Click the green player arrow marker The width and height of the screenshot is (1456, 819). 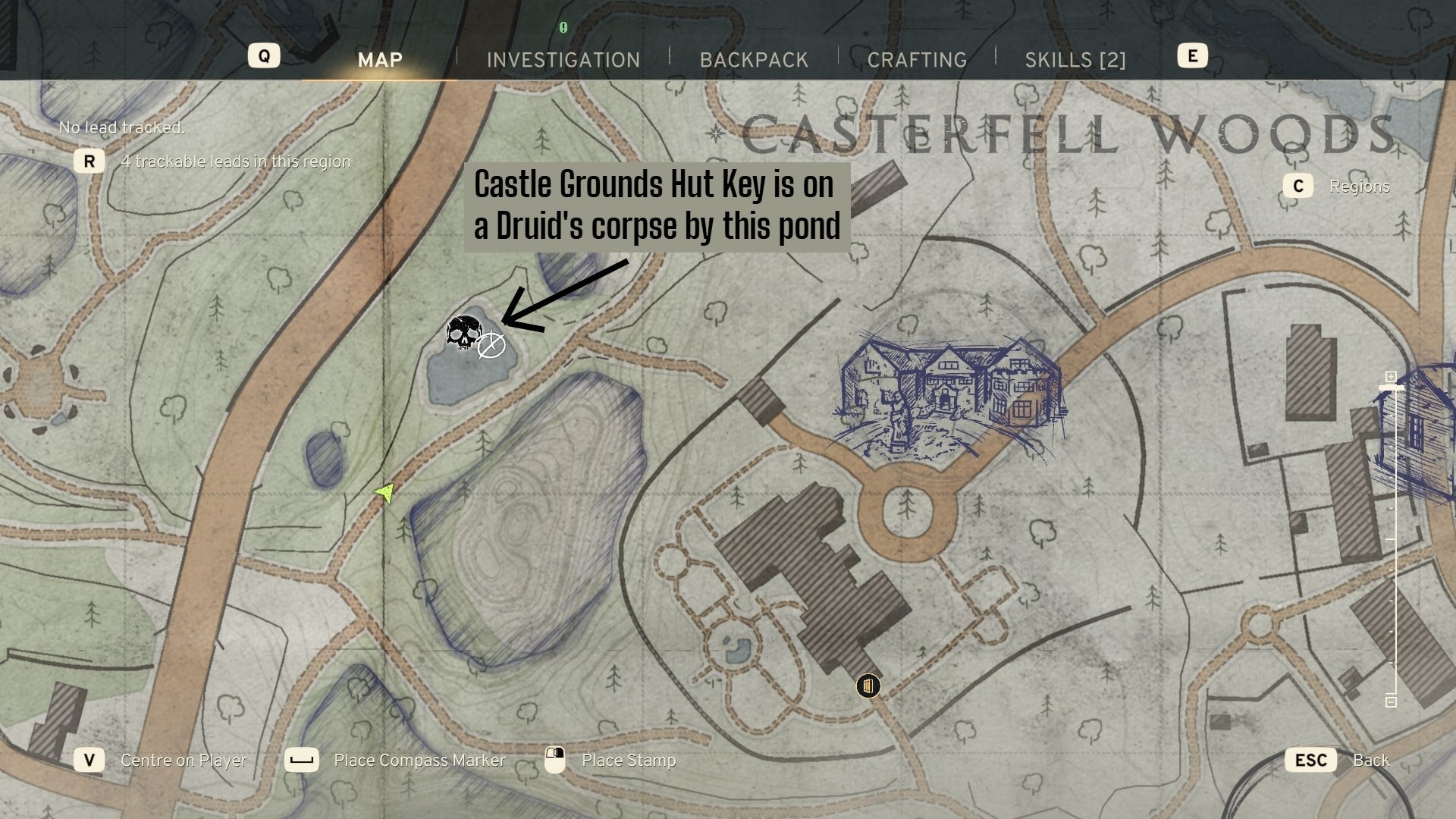385,493
